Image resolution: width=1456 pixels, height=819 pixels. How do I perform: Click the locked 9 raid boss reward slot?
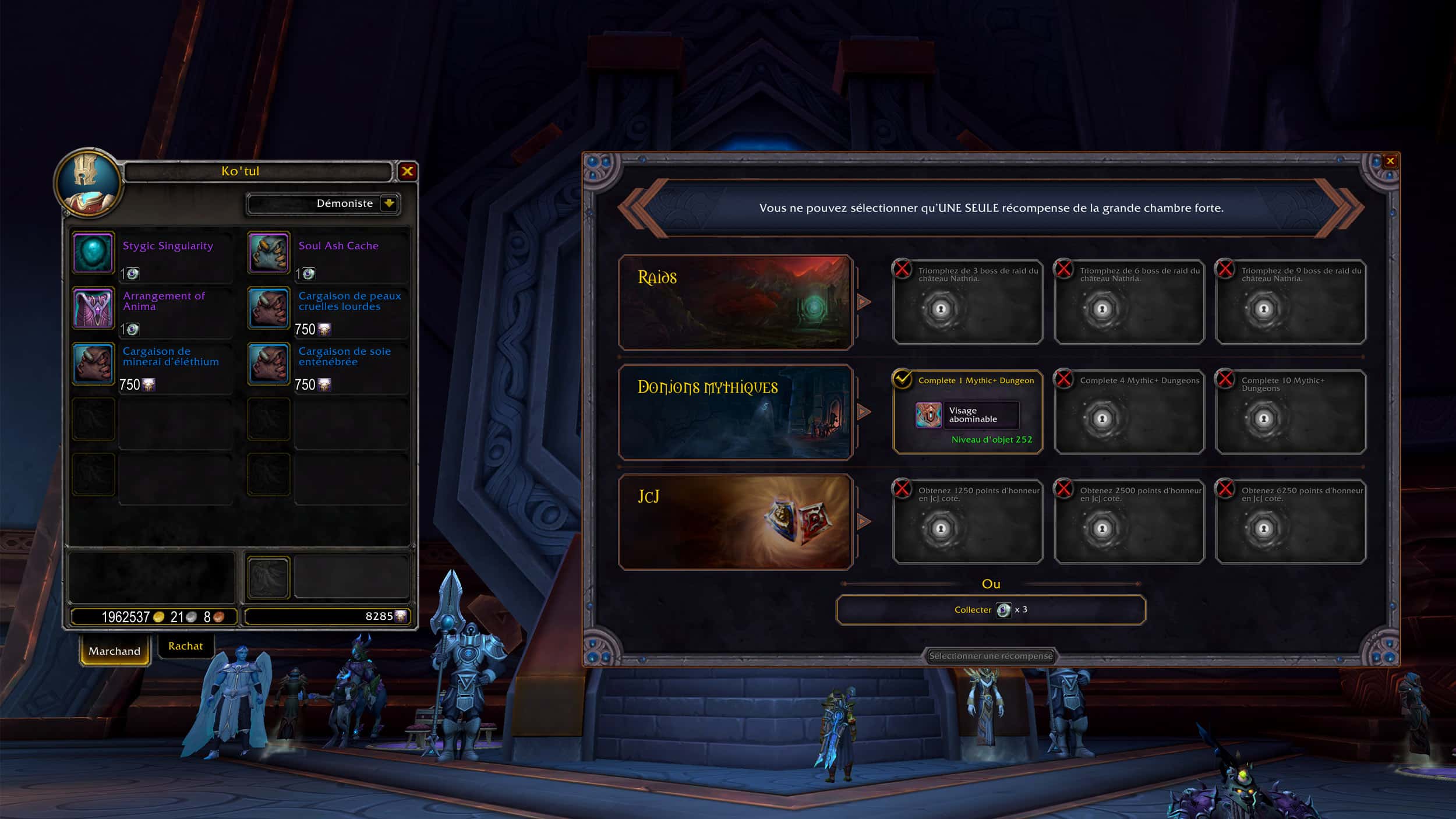1291,302
